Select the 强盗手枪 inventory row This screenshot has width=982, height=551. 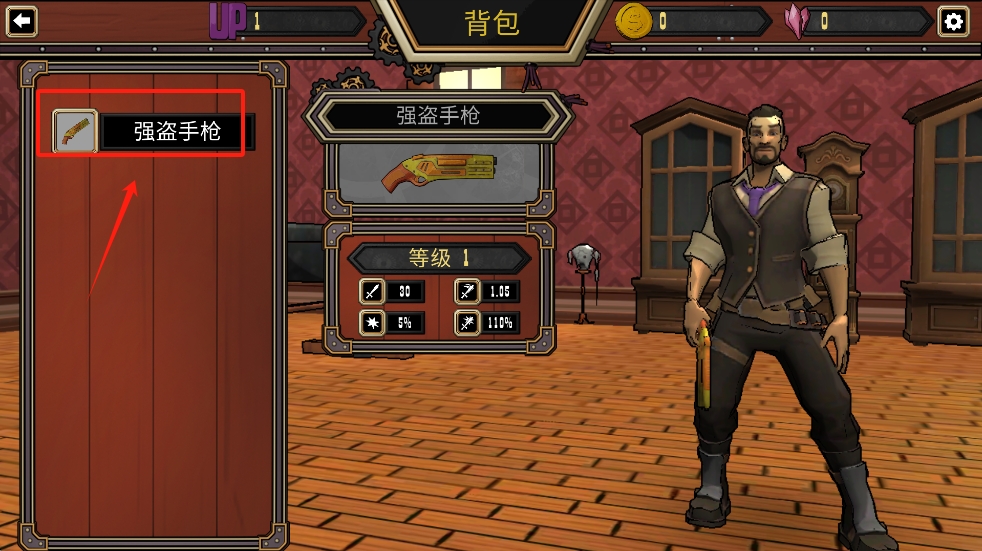[x=177, y=131]
